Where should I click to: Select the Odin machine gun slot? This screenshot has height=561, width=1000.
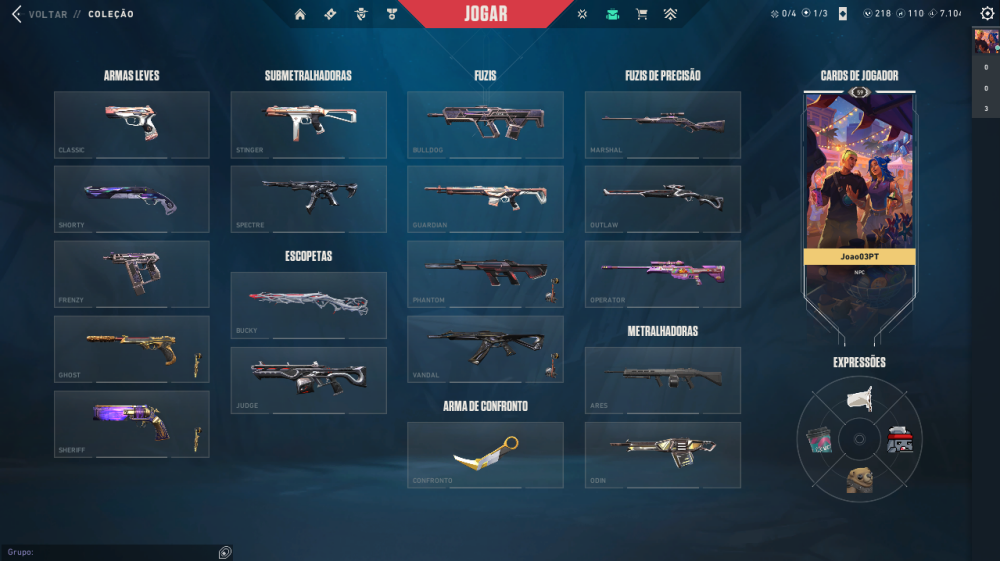coord(662,455)
